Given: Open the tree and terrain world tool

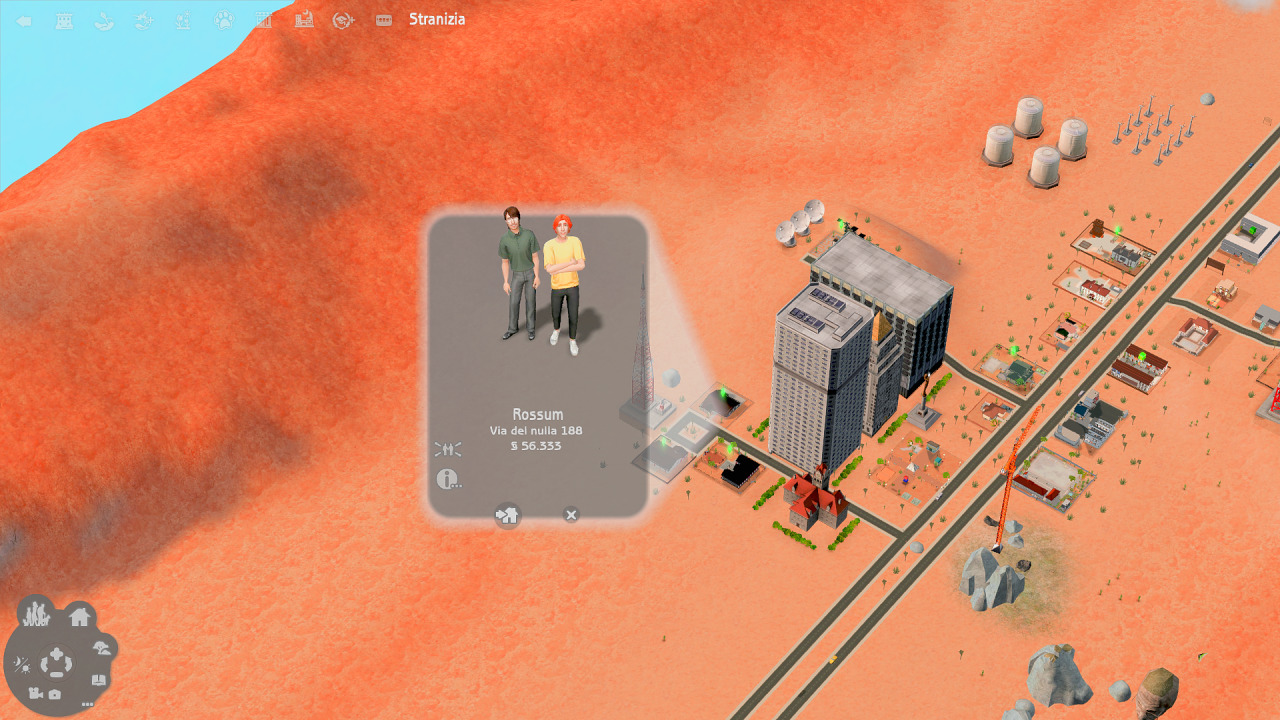Looking at the screenshot, I should point(101,648).
